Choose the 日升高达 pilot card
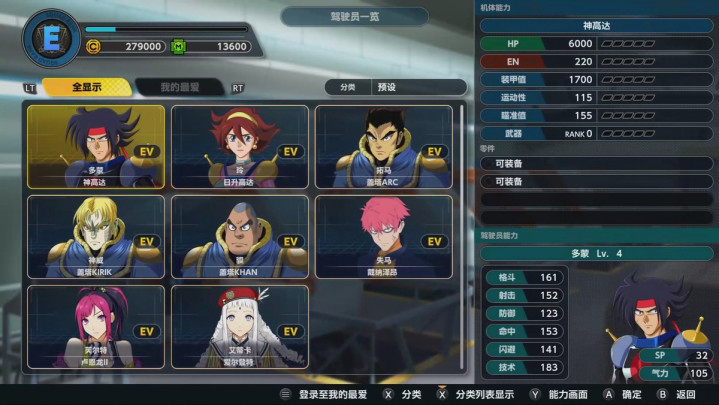This screenshot has width=719, height=405. click(240, 147)
